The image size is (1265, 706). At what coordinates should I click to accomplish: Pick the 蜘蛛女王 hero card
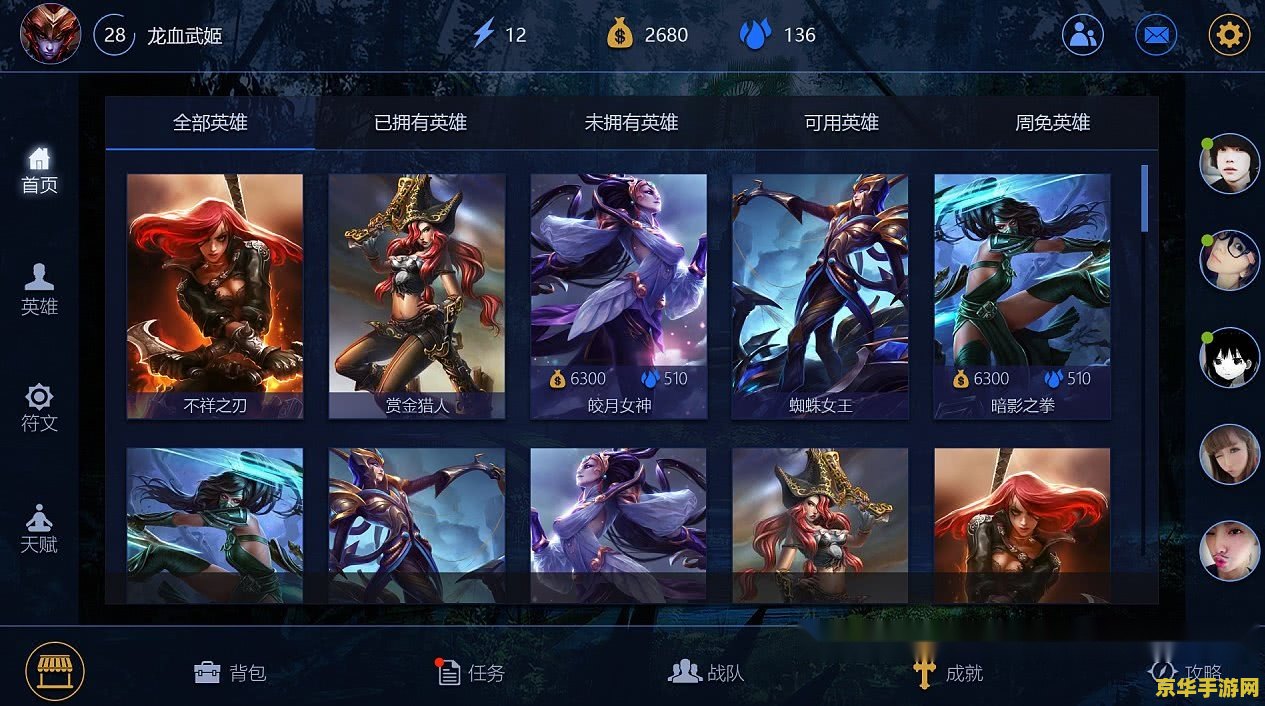[820, 295]
